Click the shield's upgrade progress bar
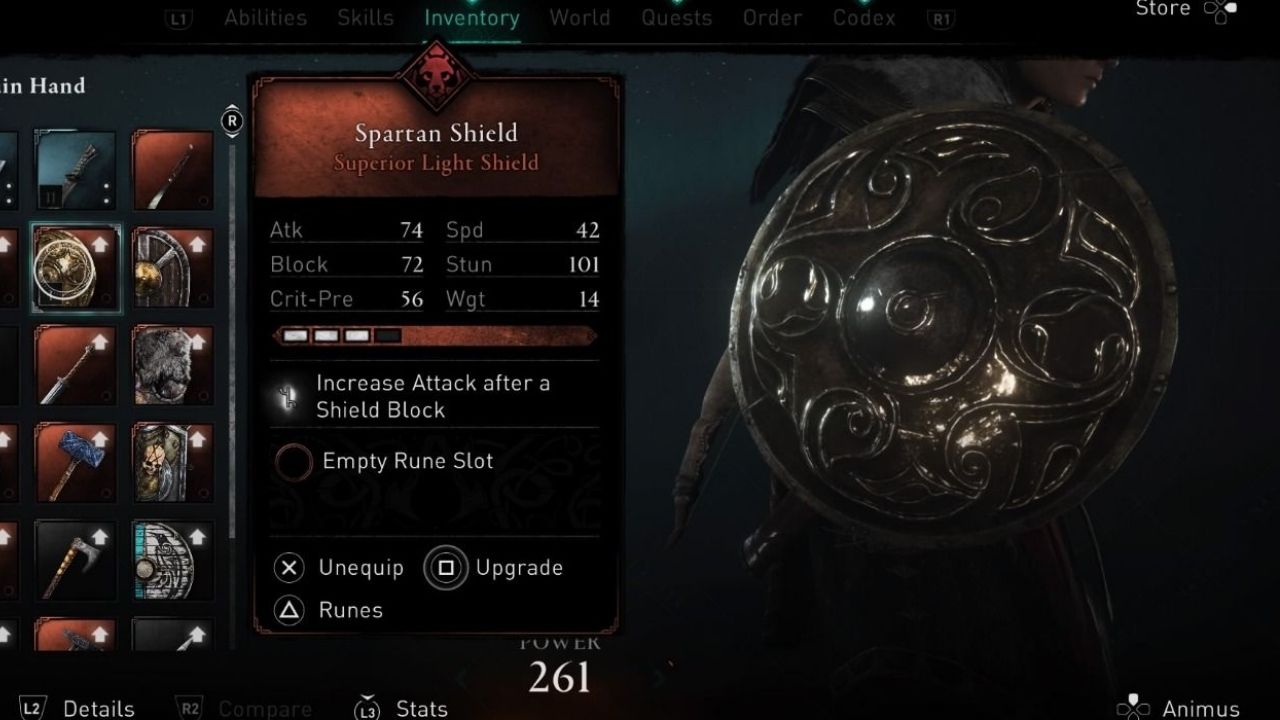The height and width of the screenshot is (720, 1280). click(x=435, y=335)
